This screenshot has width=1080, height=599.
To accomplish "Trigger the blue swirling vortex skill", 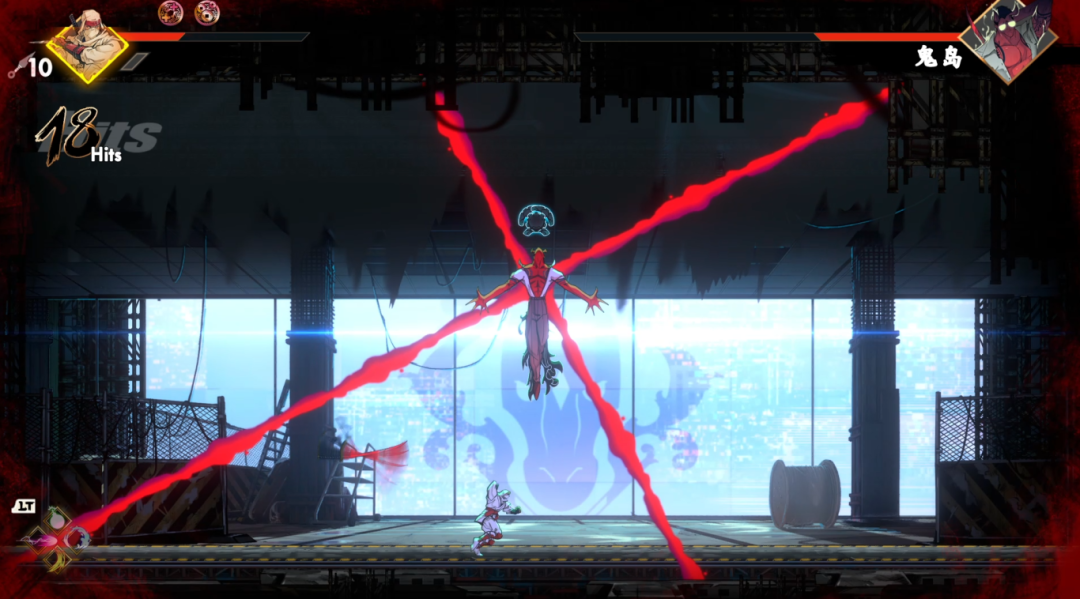I will point(77,540).
